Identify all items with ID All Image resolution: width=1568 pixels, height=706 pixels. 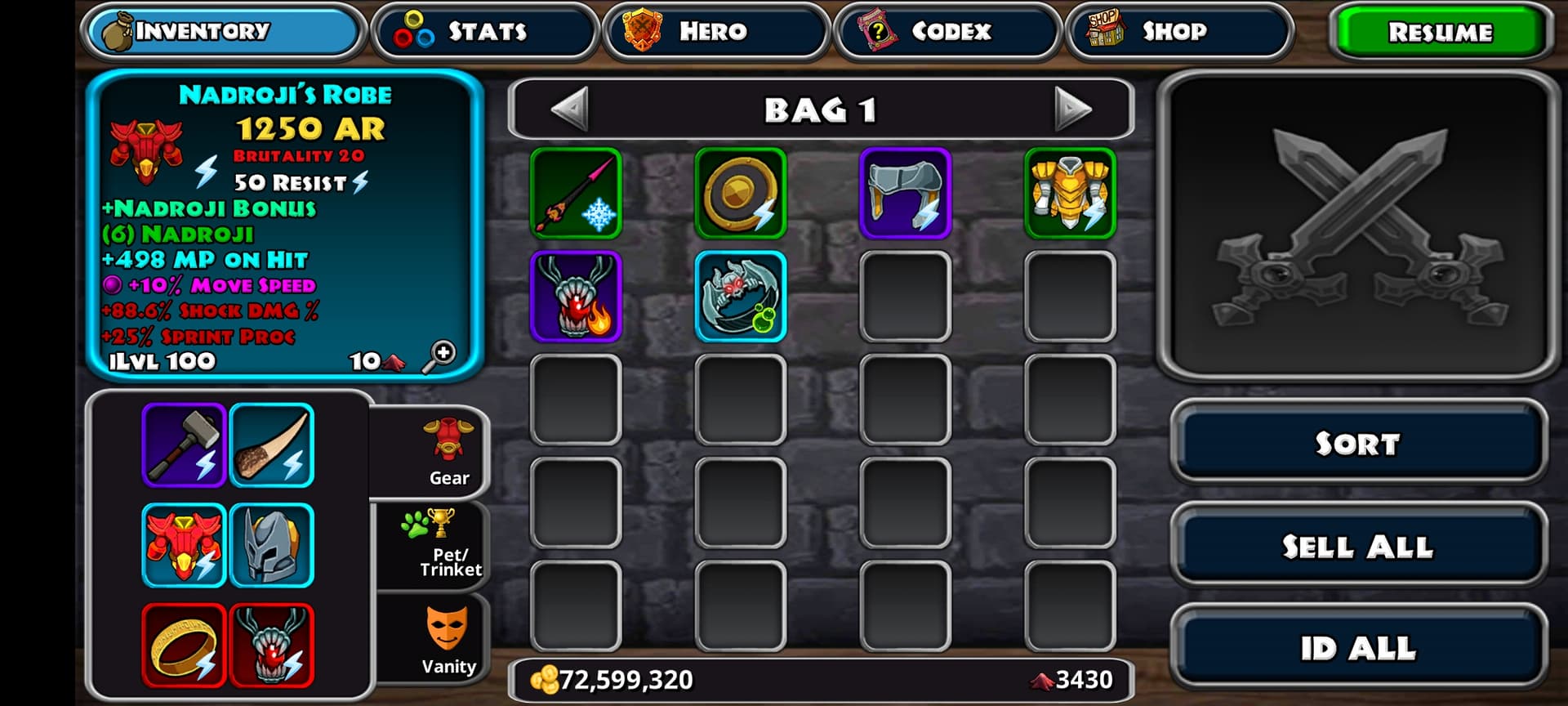[x=1357, y=648]
